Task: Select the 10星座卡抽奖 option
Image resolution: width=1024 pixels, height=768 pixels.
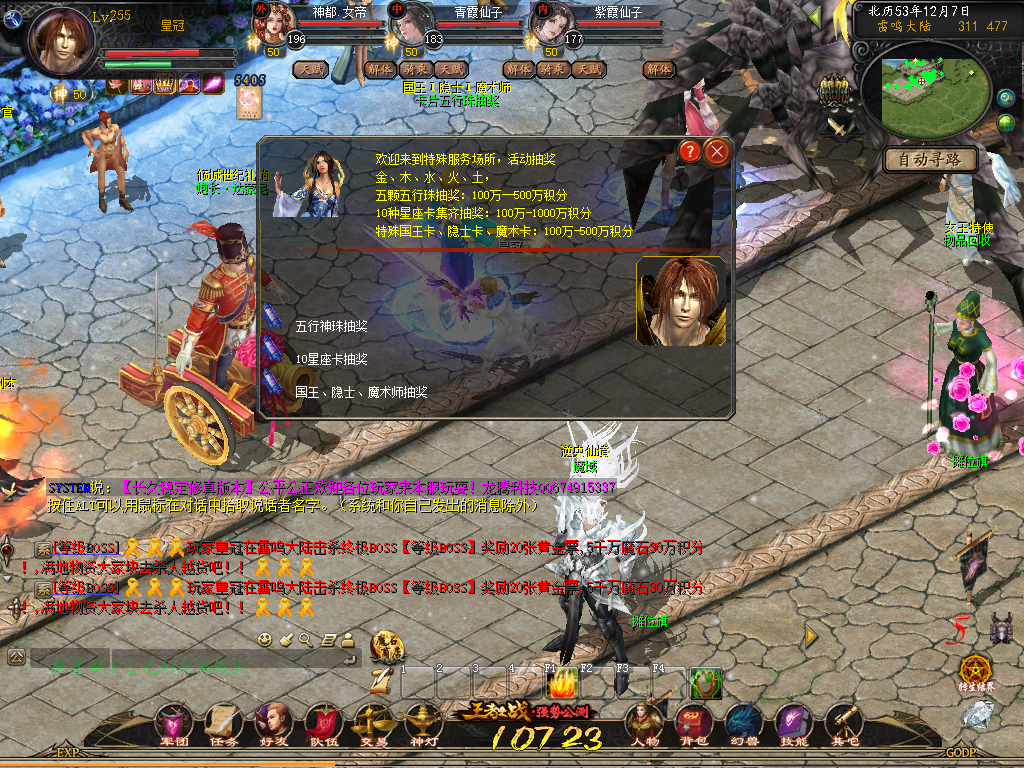Action: coord(331,359)
